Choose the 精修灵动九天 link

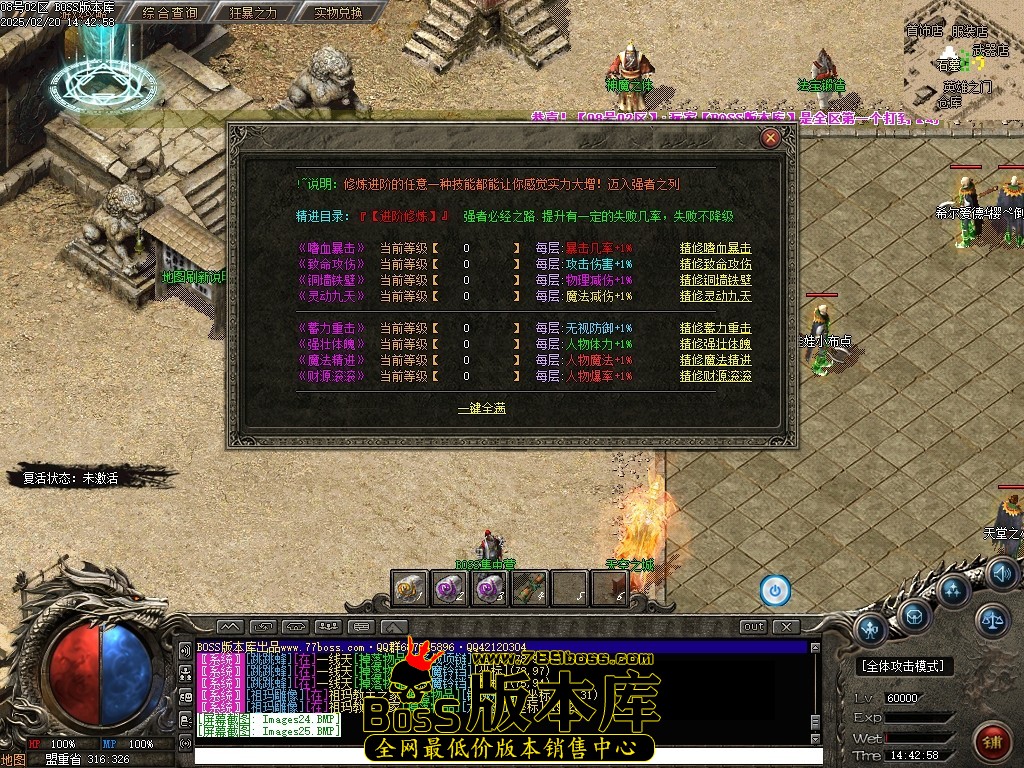(x=715, y=296)
